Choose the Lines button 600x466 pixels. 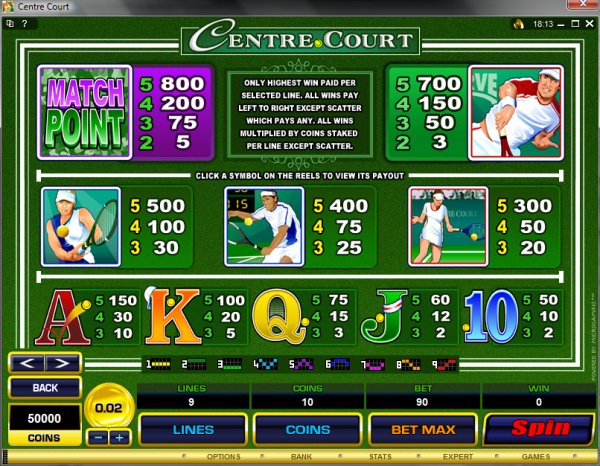coord(192,430)
